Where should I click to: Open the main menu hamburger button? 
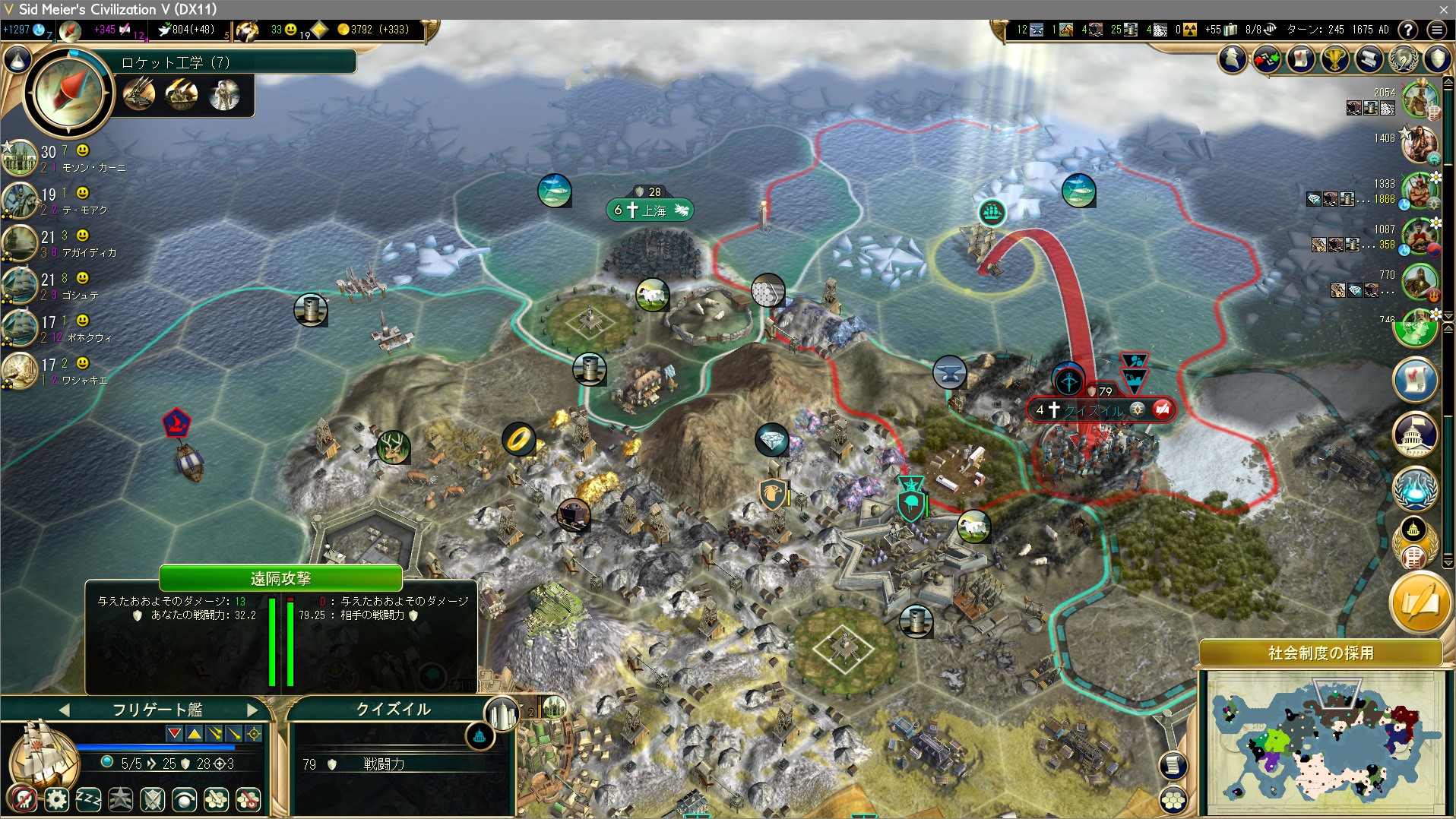click(x=1436, y=30)
